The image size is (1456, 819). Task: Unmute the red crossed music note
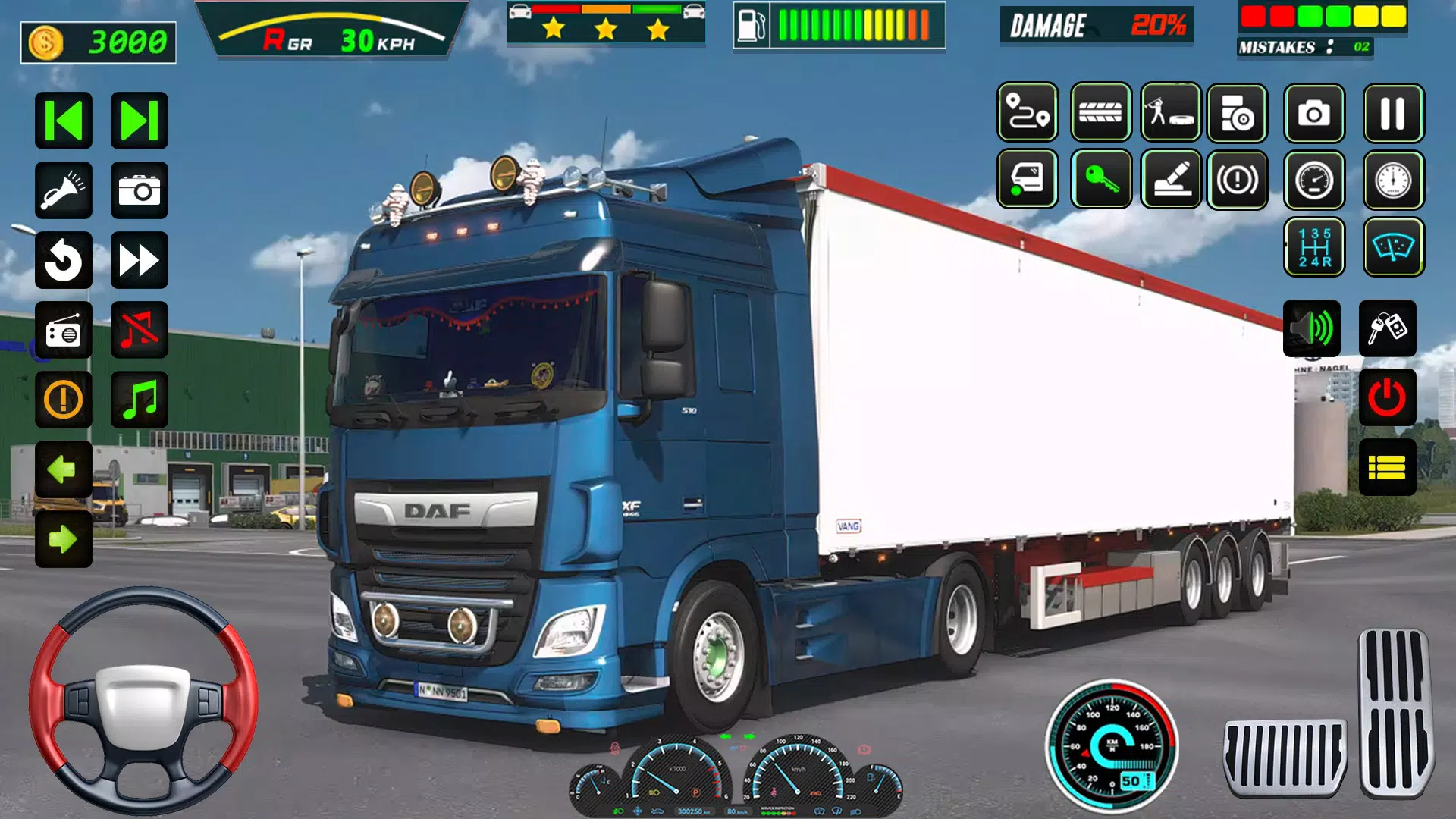click(x=139, y=331)
